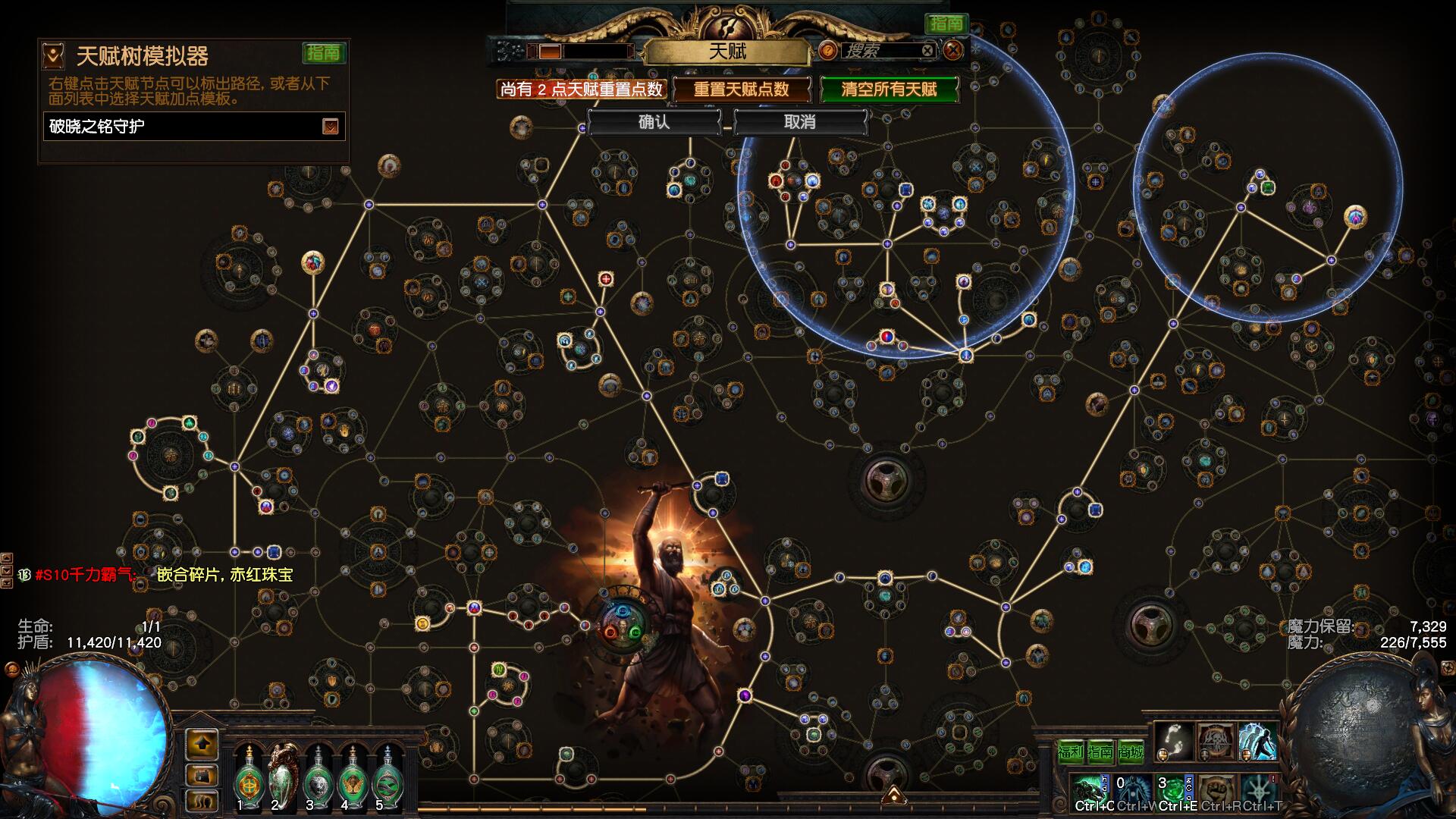
Task: Choose 重置天赋点数 to reset talent points
Action: tap(741, 89)
